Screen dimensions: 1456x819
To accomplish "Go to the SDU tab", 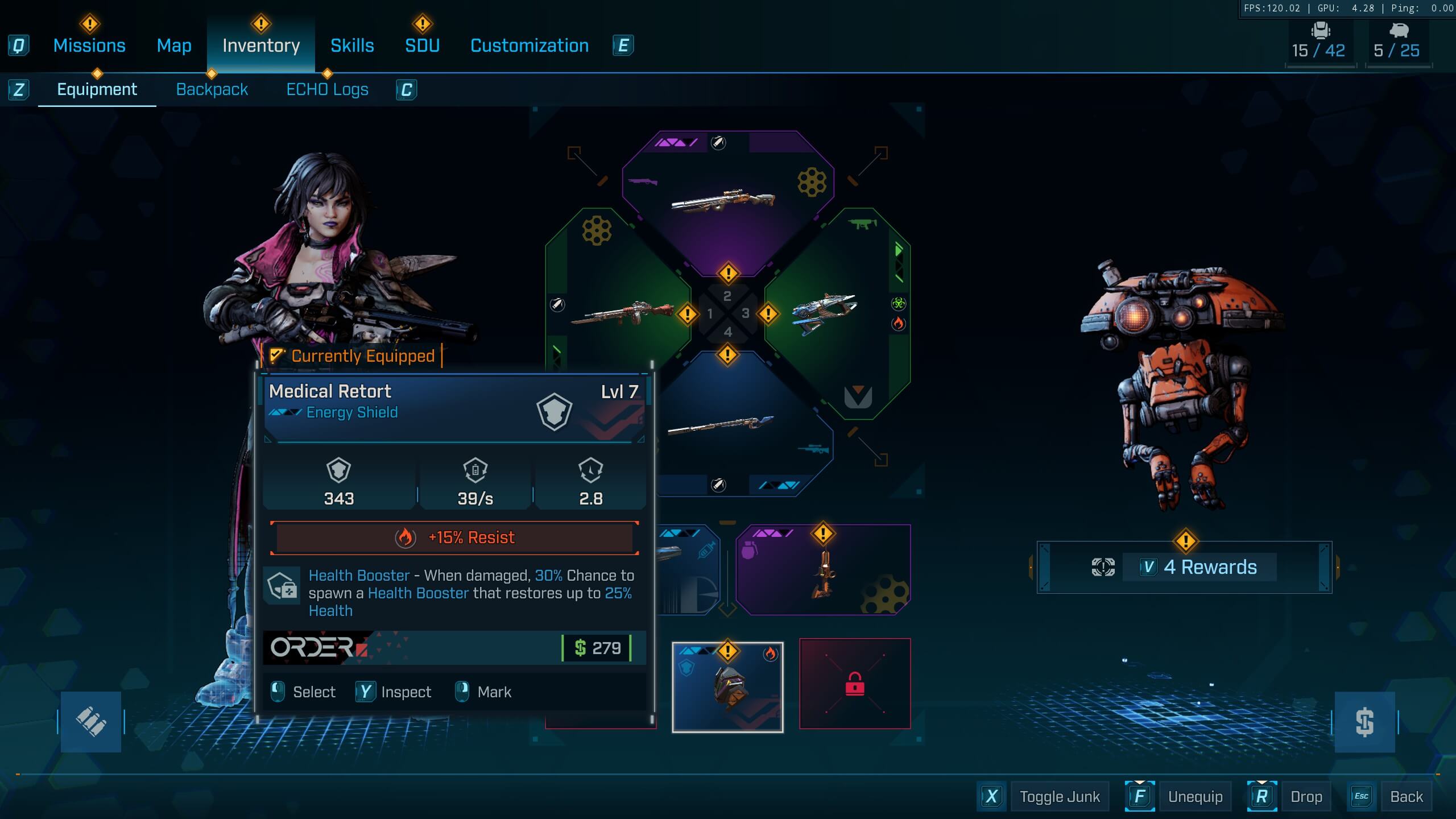I will click(422, 45).
